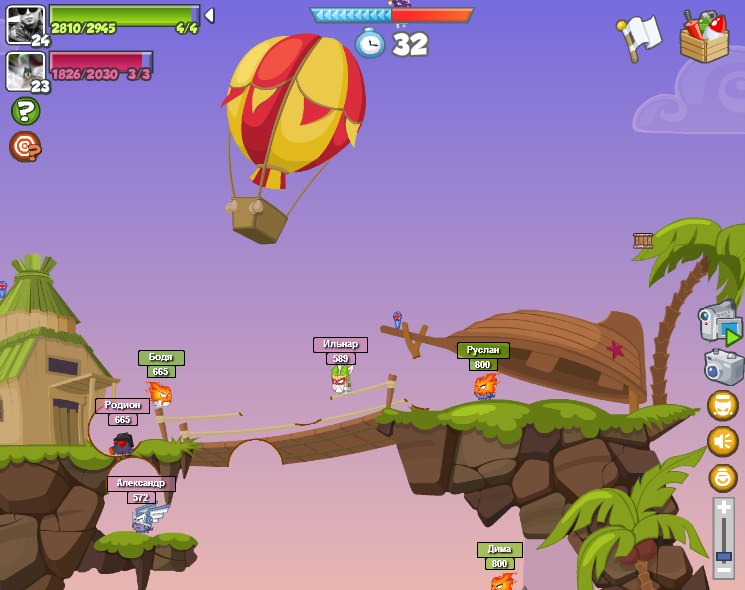This screenshot has width=745, height=590.
Task: Click the zoom slider handle
Action: (723, 555)
